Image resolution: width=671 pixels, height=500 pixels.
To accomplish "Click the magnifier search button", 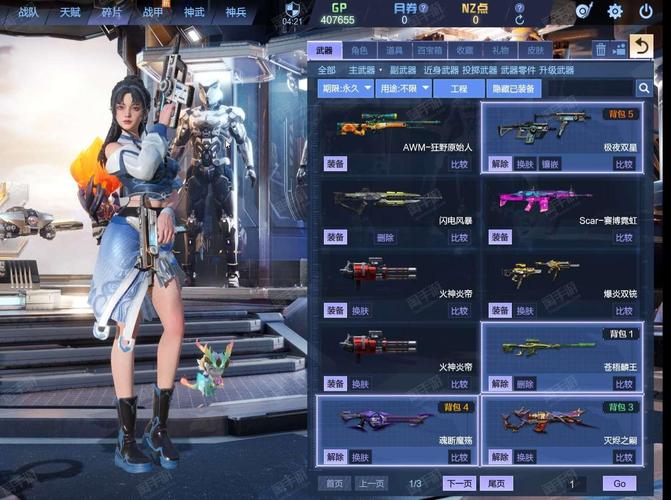I will pos(644,89).
